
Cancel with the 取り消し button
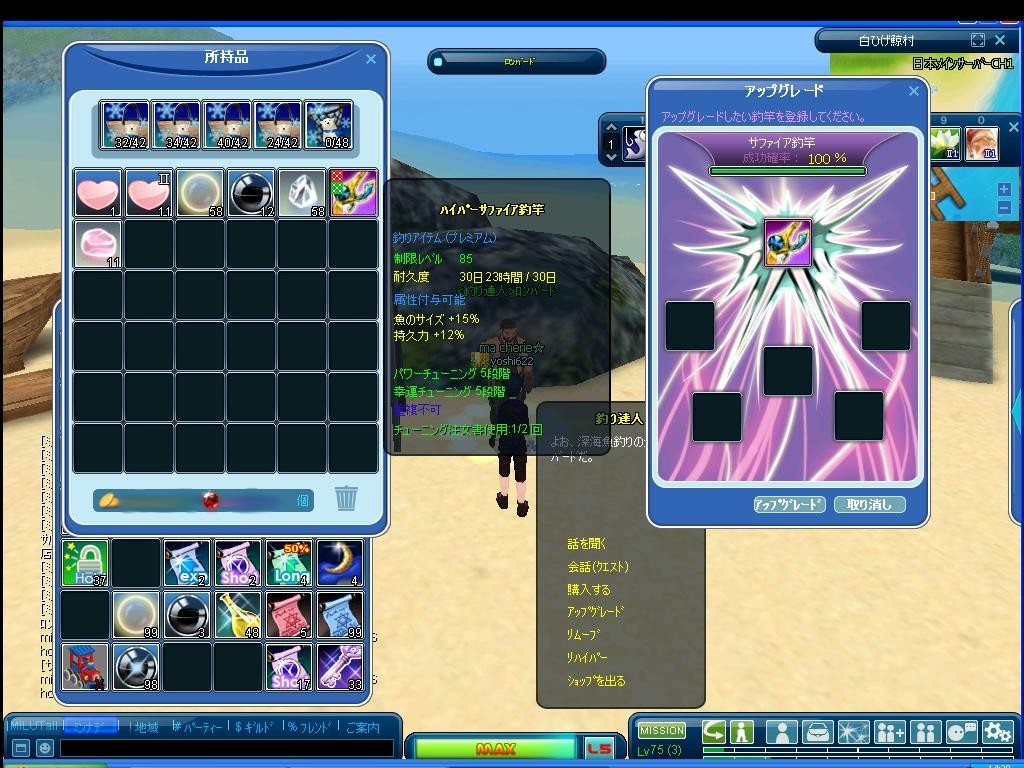click(869, 505)
